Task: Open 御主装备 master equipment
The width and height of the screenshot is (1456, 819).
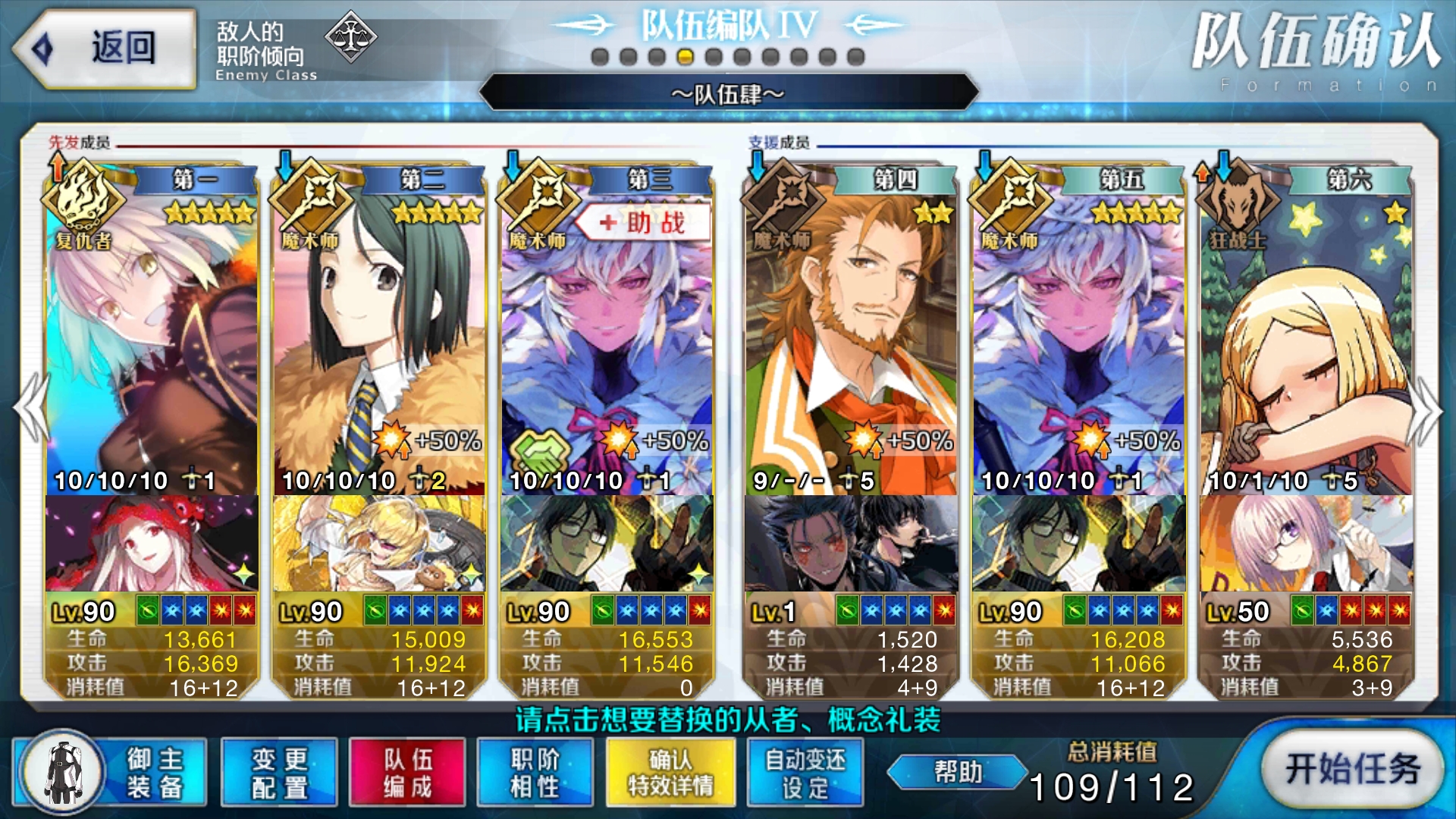Action: (x=110, y=772)
